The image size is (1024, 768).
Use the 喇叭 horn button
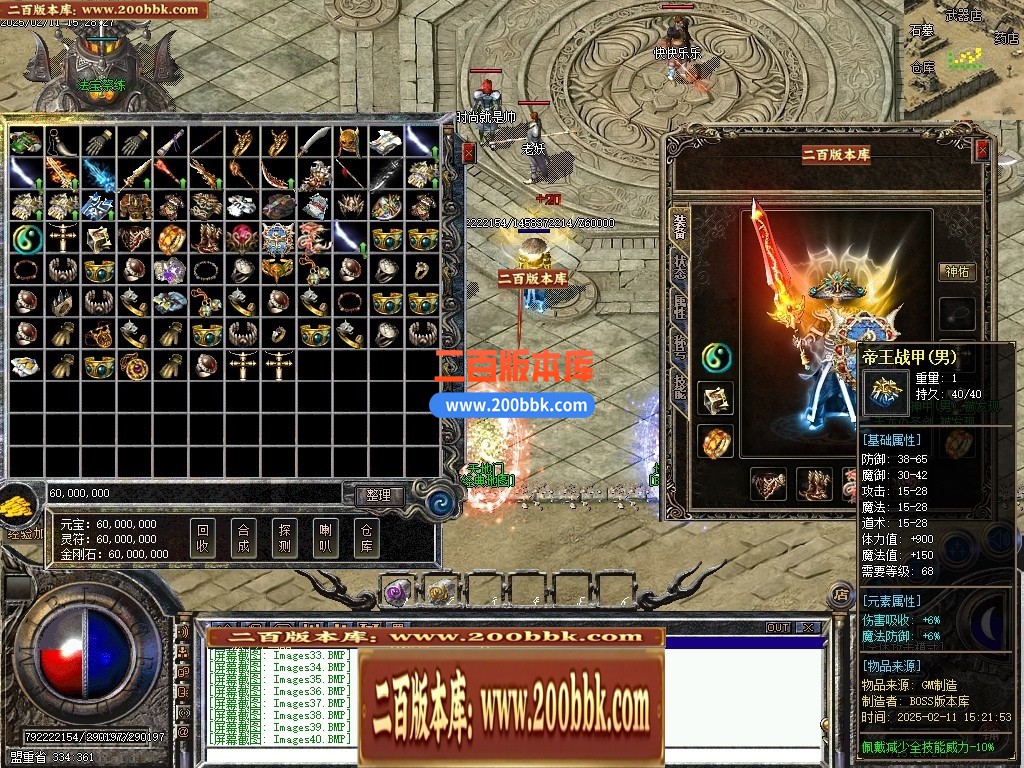pos(325,539)
